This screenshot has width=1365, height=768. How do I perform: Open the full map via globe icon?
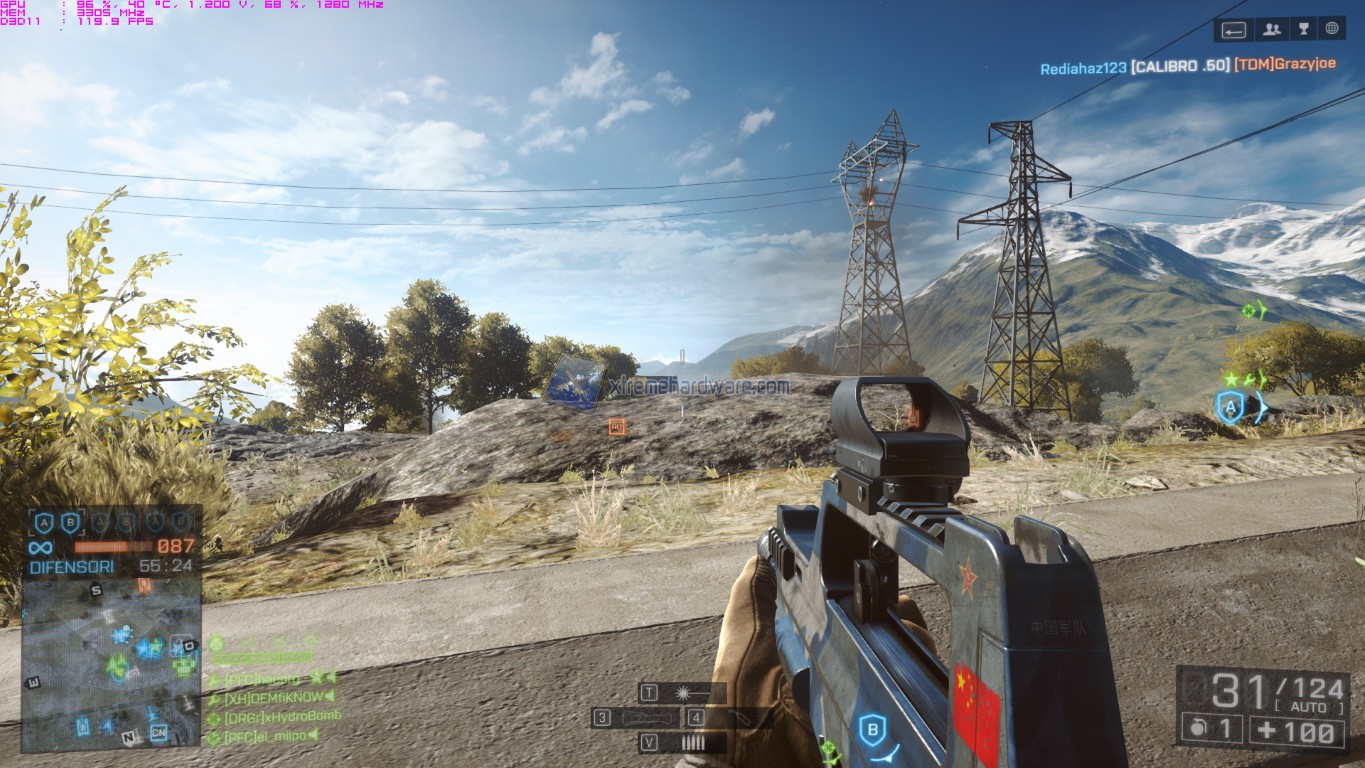coord(1332,29)
